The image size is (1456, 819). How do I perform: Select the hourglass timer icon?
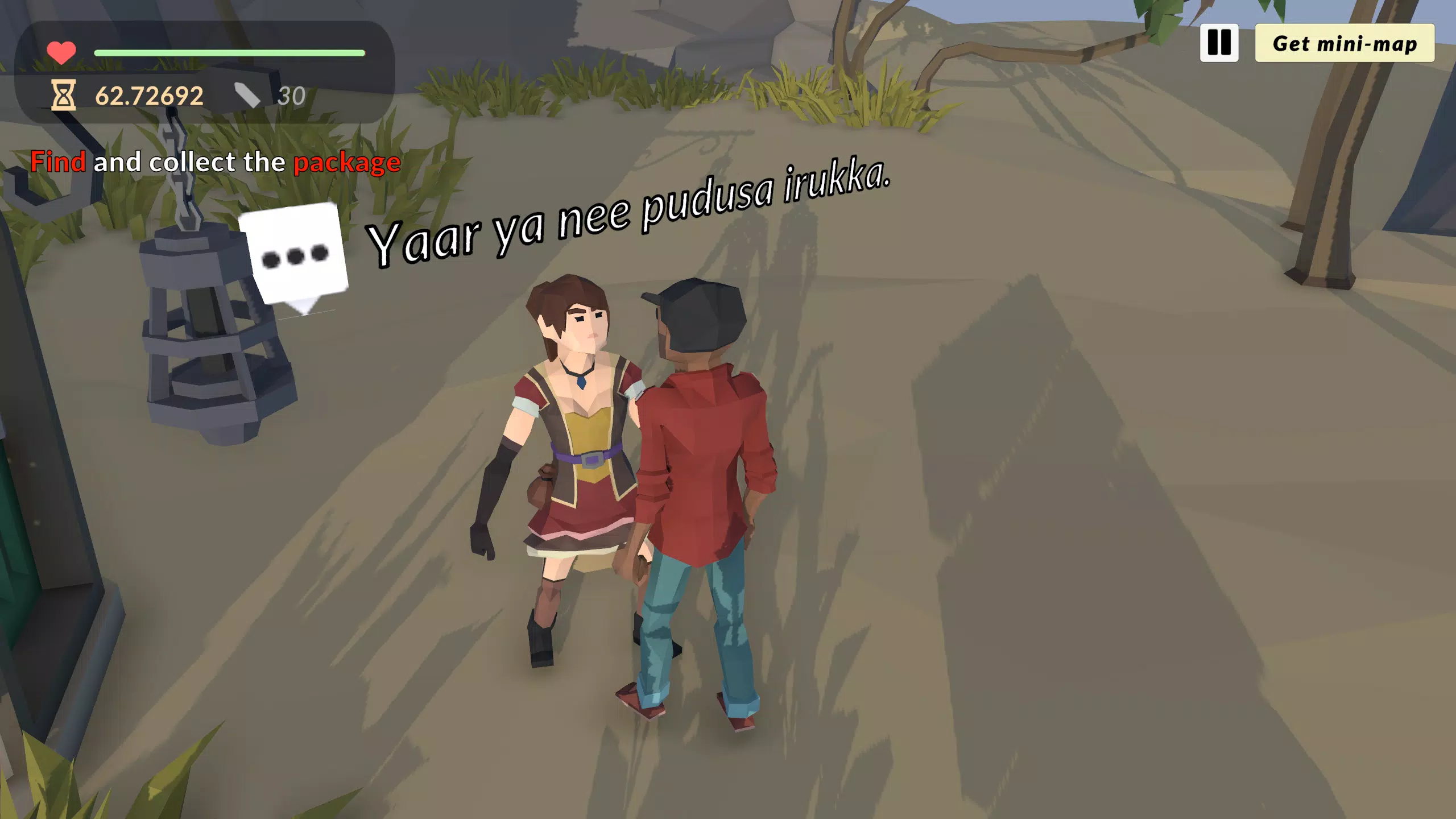coord(63,94)
